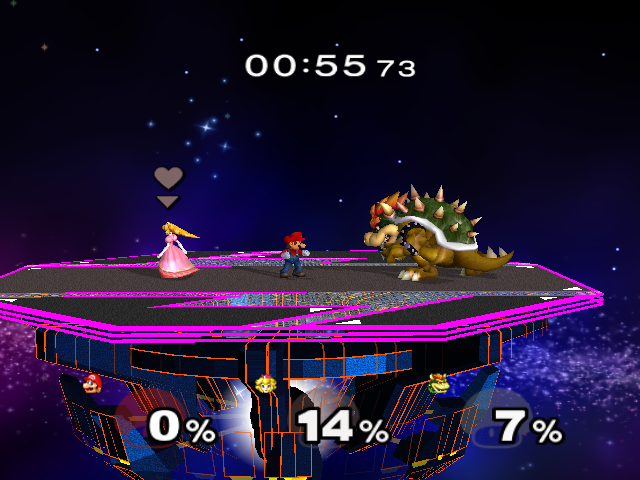The height and width of the screenshot is (480, 640).
Task: Choose Bowser's stock icon
Action: click(438, 383)
